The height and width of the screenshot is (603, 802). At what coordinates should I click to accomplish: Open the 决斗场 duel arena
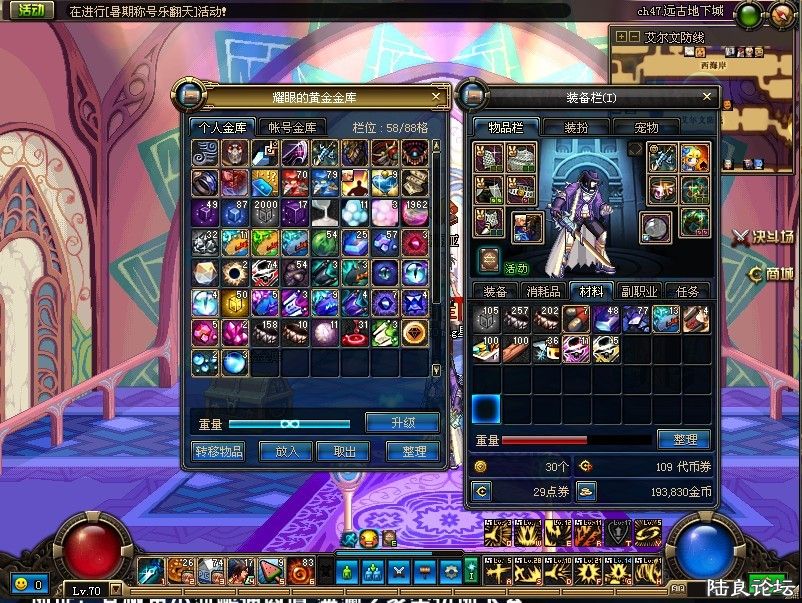[767, 237]
